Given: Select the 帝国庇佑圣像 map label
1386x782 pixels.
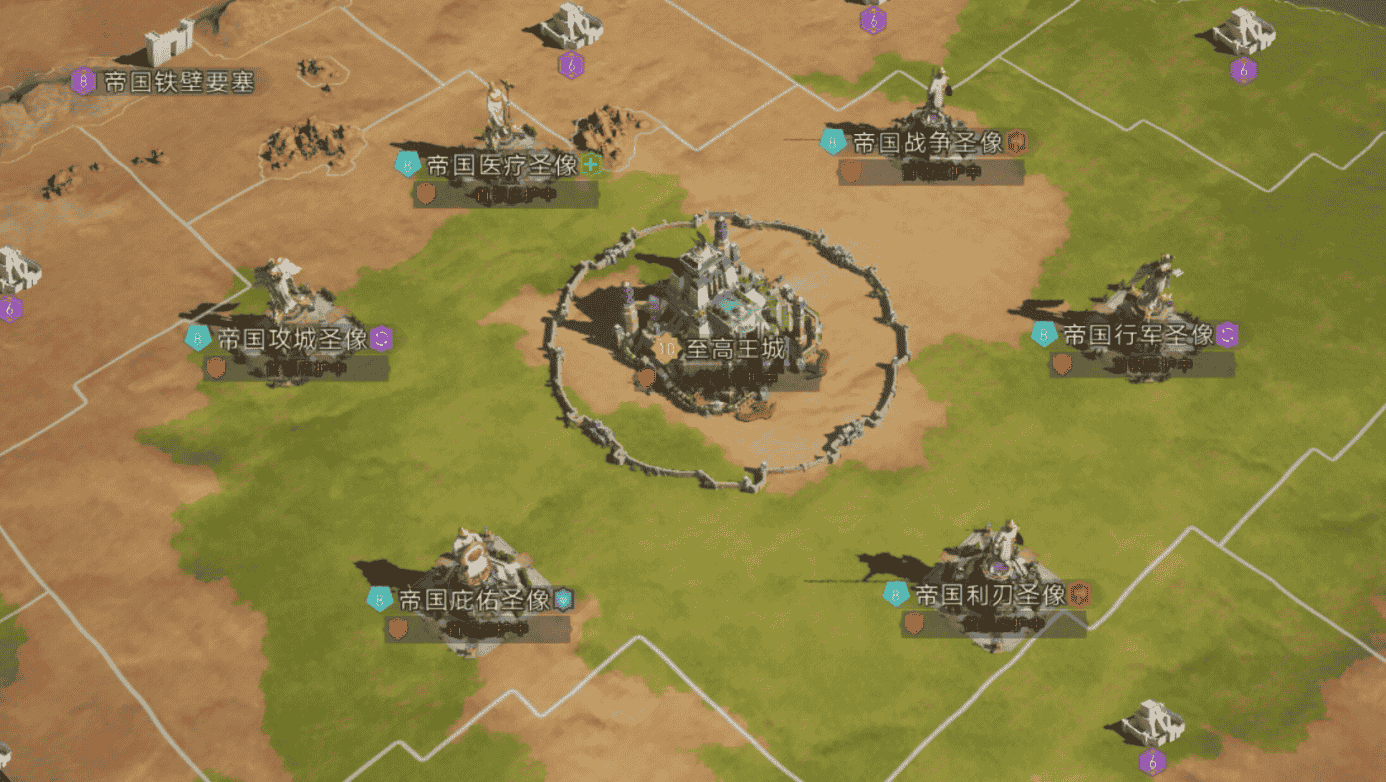Looking at the screenshot, I should coord(475,600).
